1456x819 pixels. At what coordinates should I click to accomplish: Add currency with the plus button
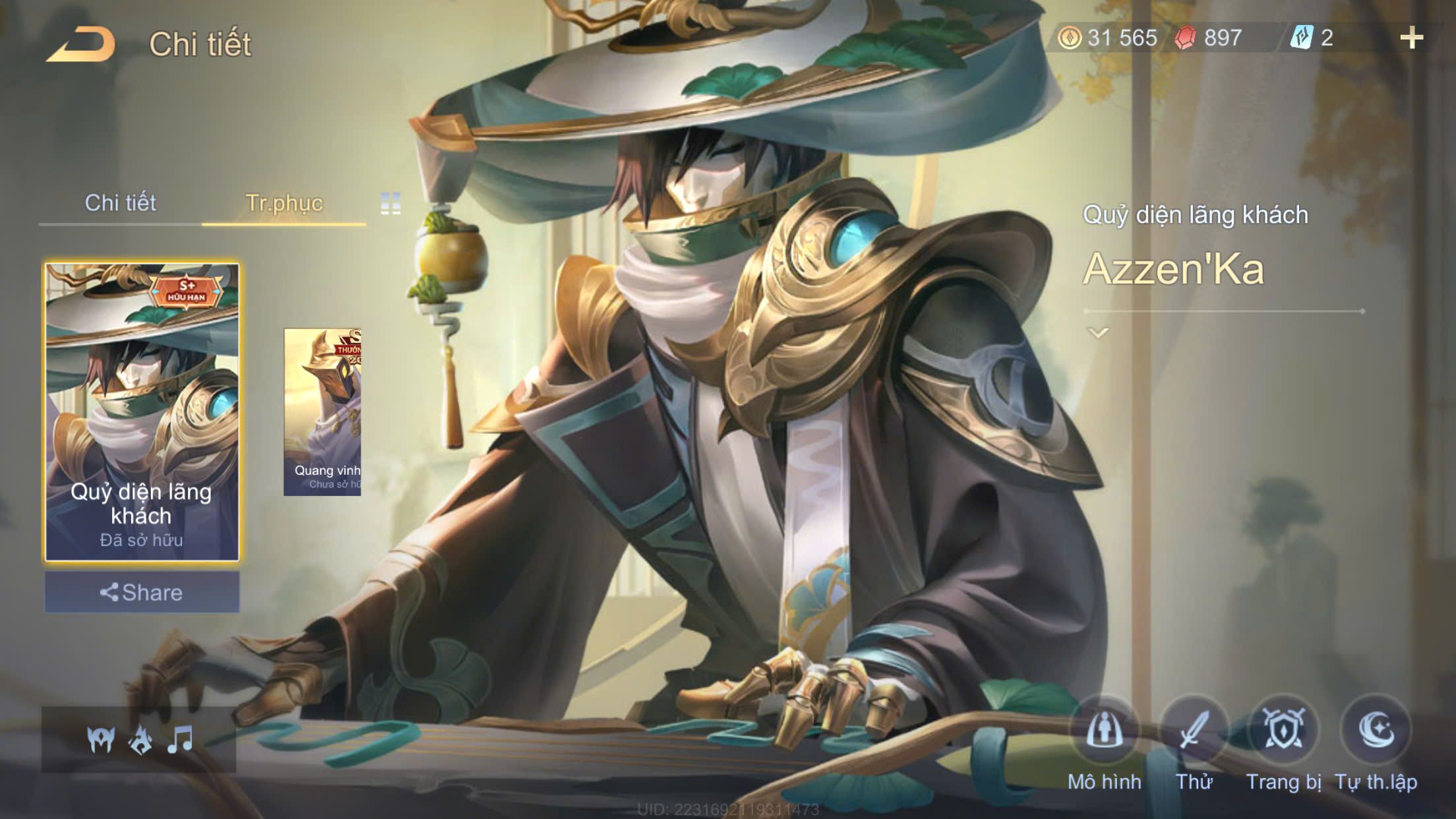1411,38
